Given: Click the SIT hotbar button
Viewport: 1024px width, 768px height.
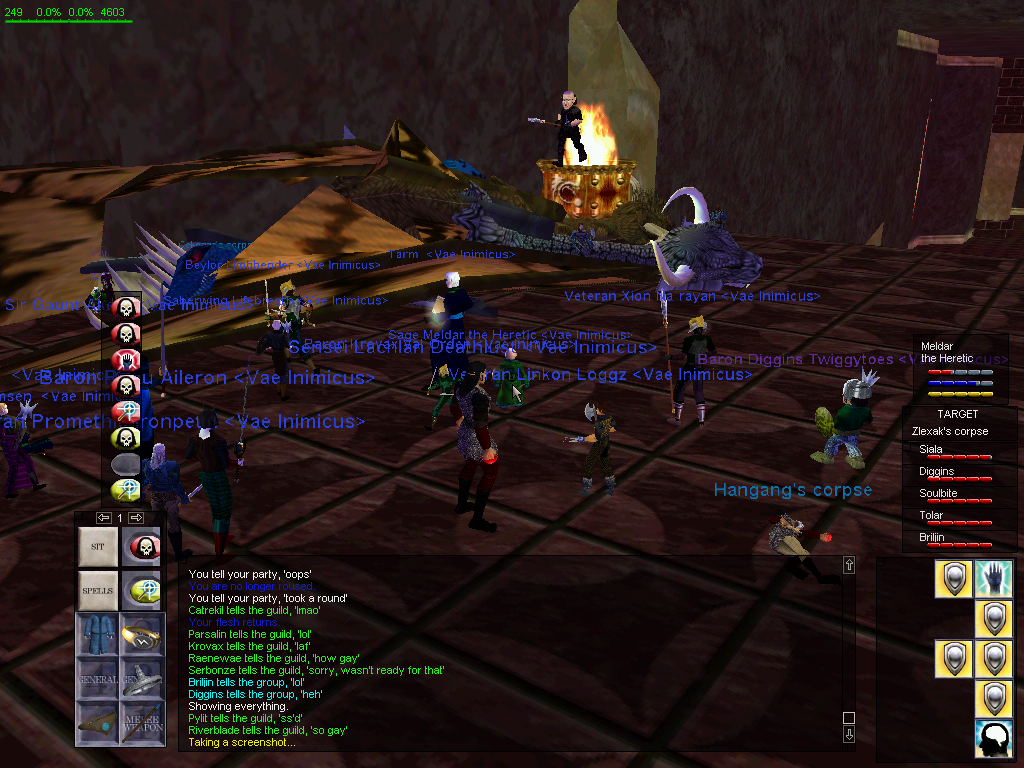Looking at the screenshot, I should [x=98, y=547].
